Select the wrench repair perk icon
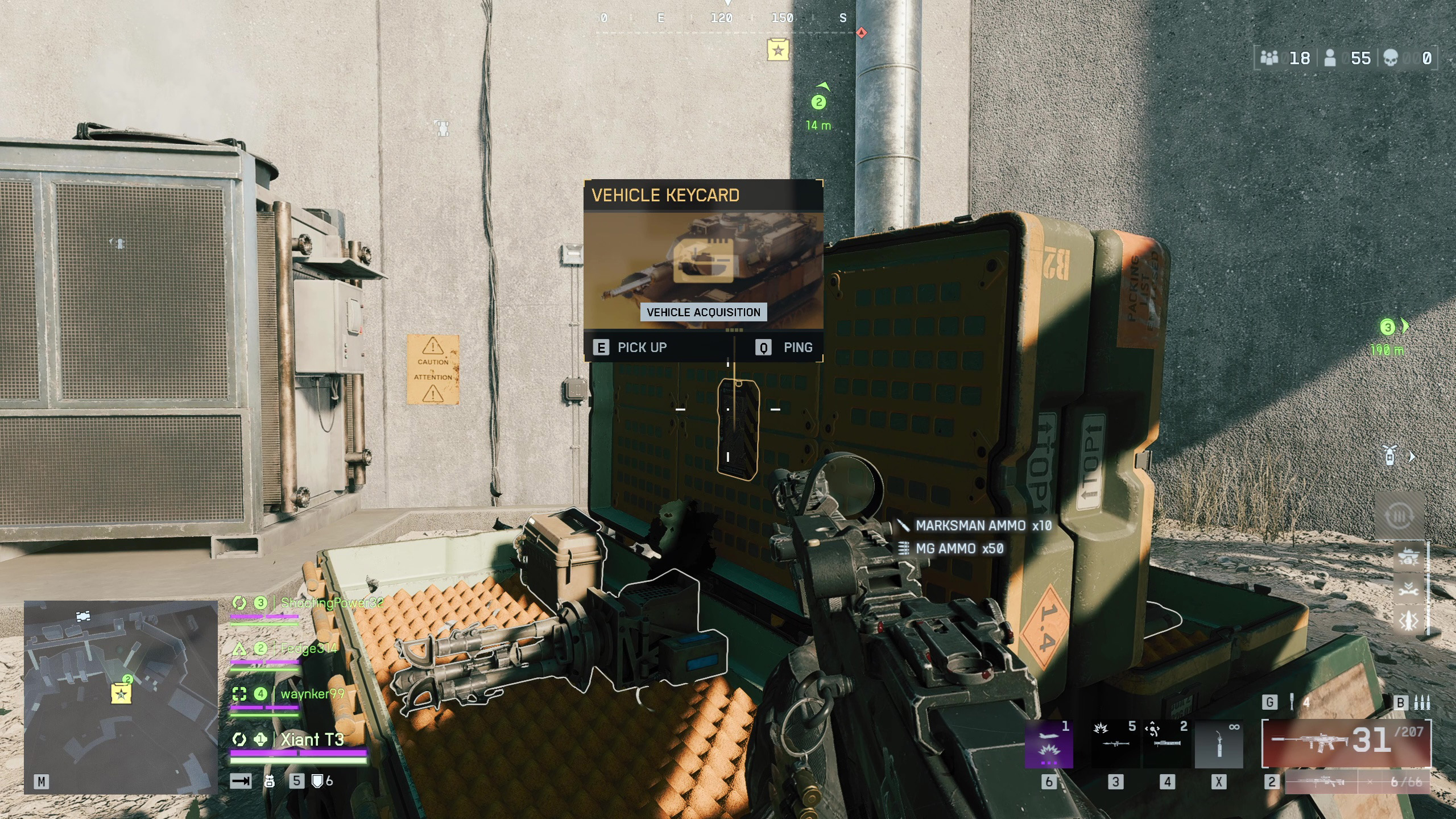This screenshot has width=1456, height=819. click(1408, 589)
